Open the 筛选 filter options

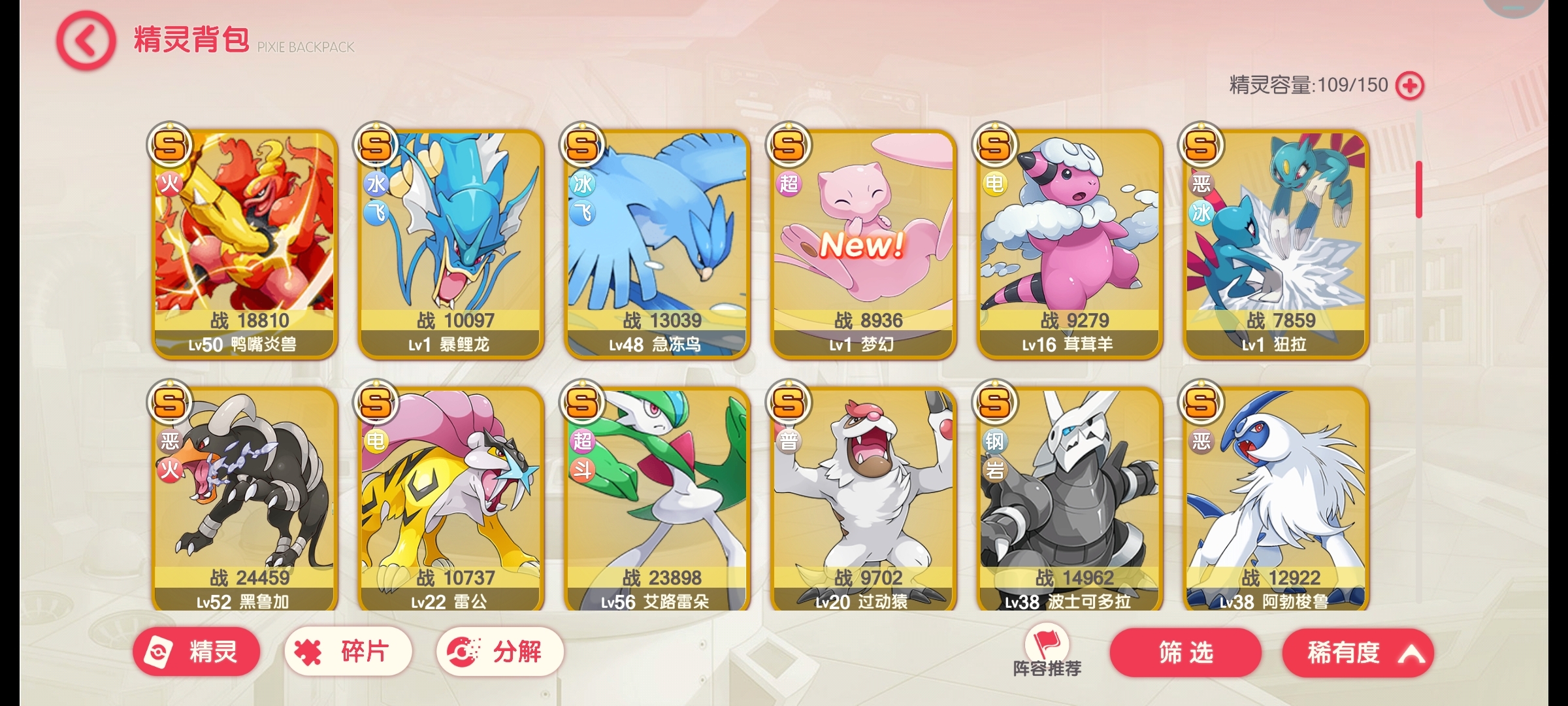pyautogui.click(x=1185, y=652)
